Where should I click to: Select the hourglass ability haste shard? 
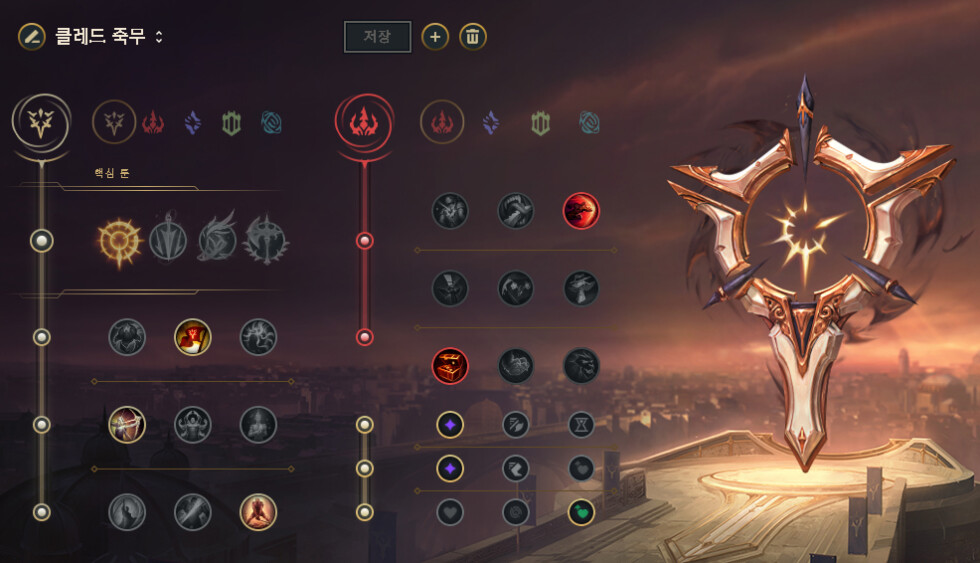tap(581, 425)
